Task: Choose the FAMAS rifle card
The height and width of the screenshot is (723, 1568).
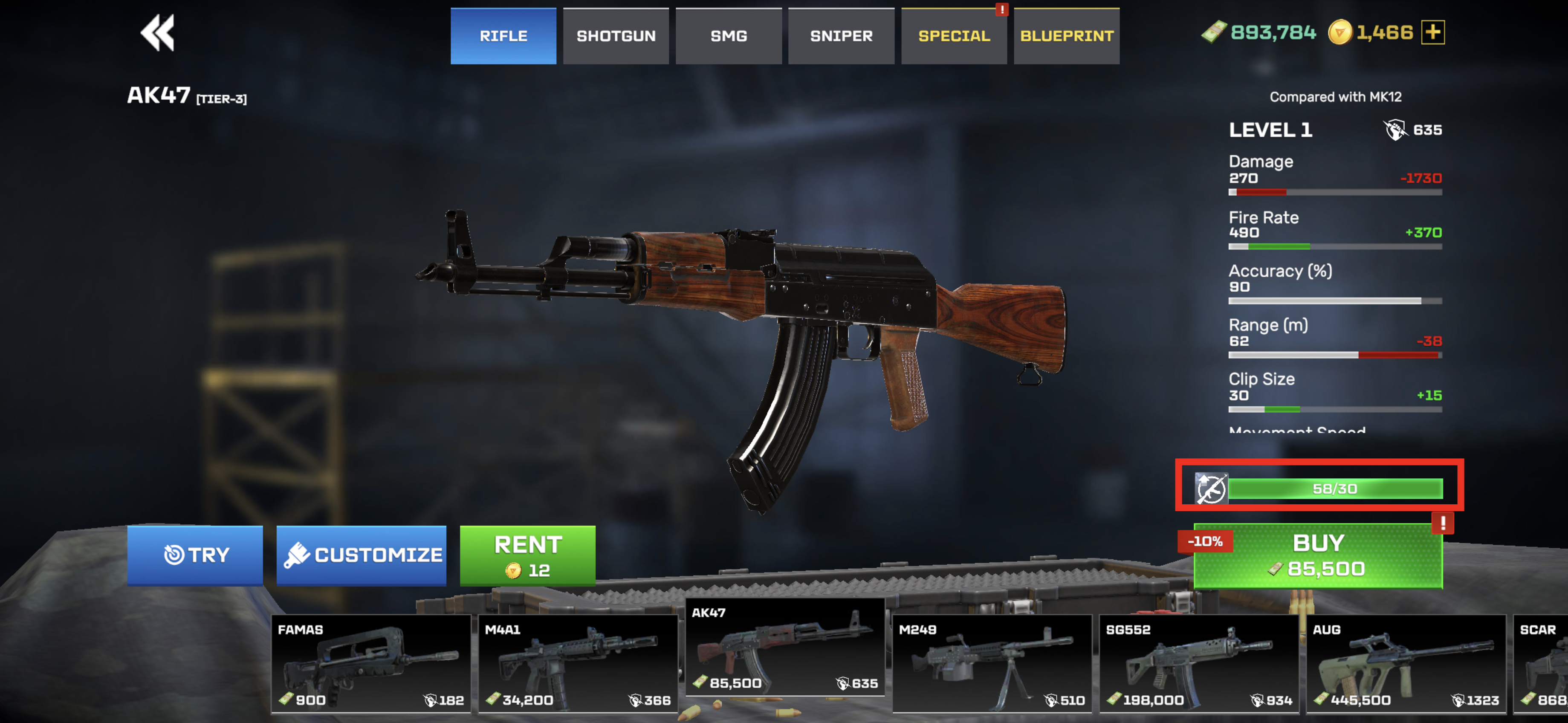Action: 371,663
